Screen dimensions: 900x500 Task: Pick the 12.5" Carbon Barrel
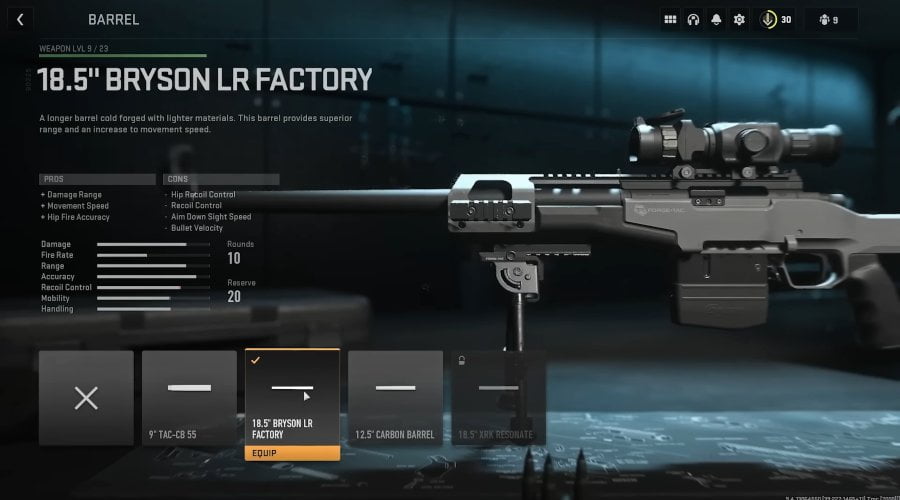[395, 397]
